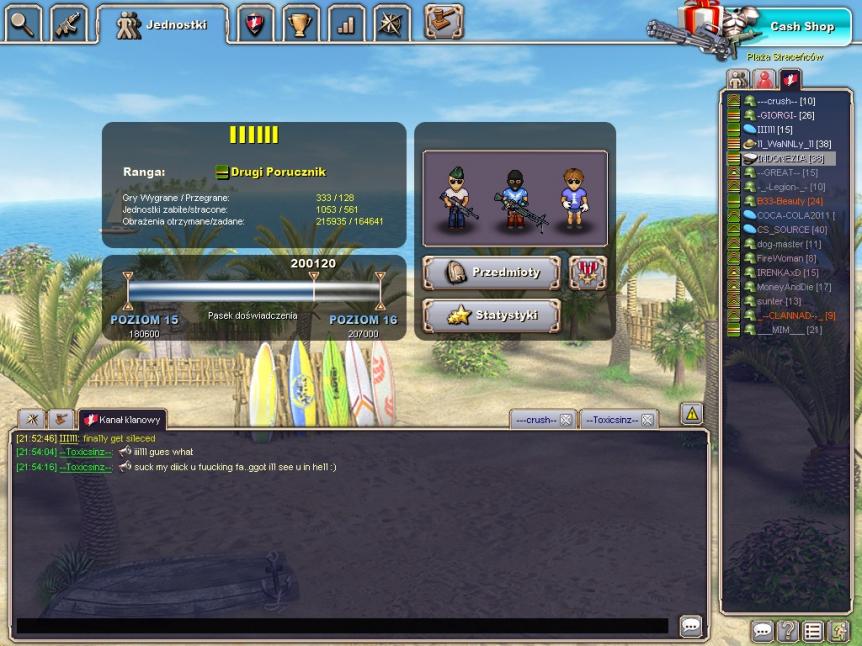Switch to the assault rifle weapons tab

pyautogui.click(x=68, y=23)
